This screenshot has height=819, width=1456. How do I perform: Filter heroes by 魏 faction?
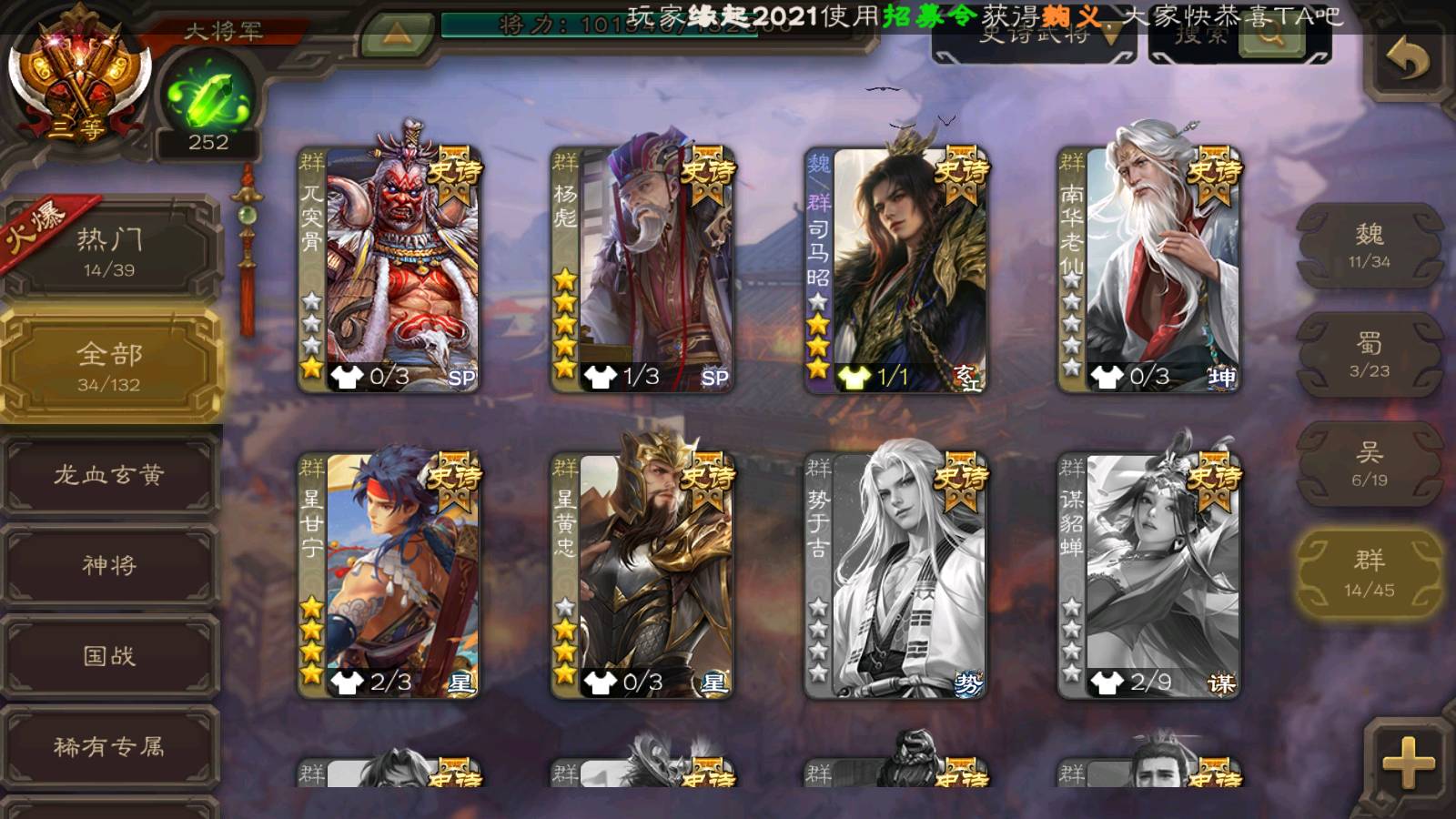point(1369,246)
